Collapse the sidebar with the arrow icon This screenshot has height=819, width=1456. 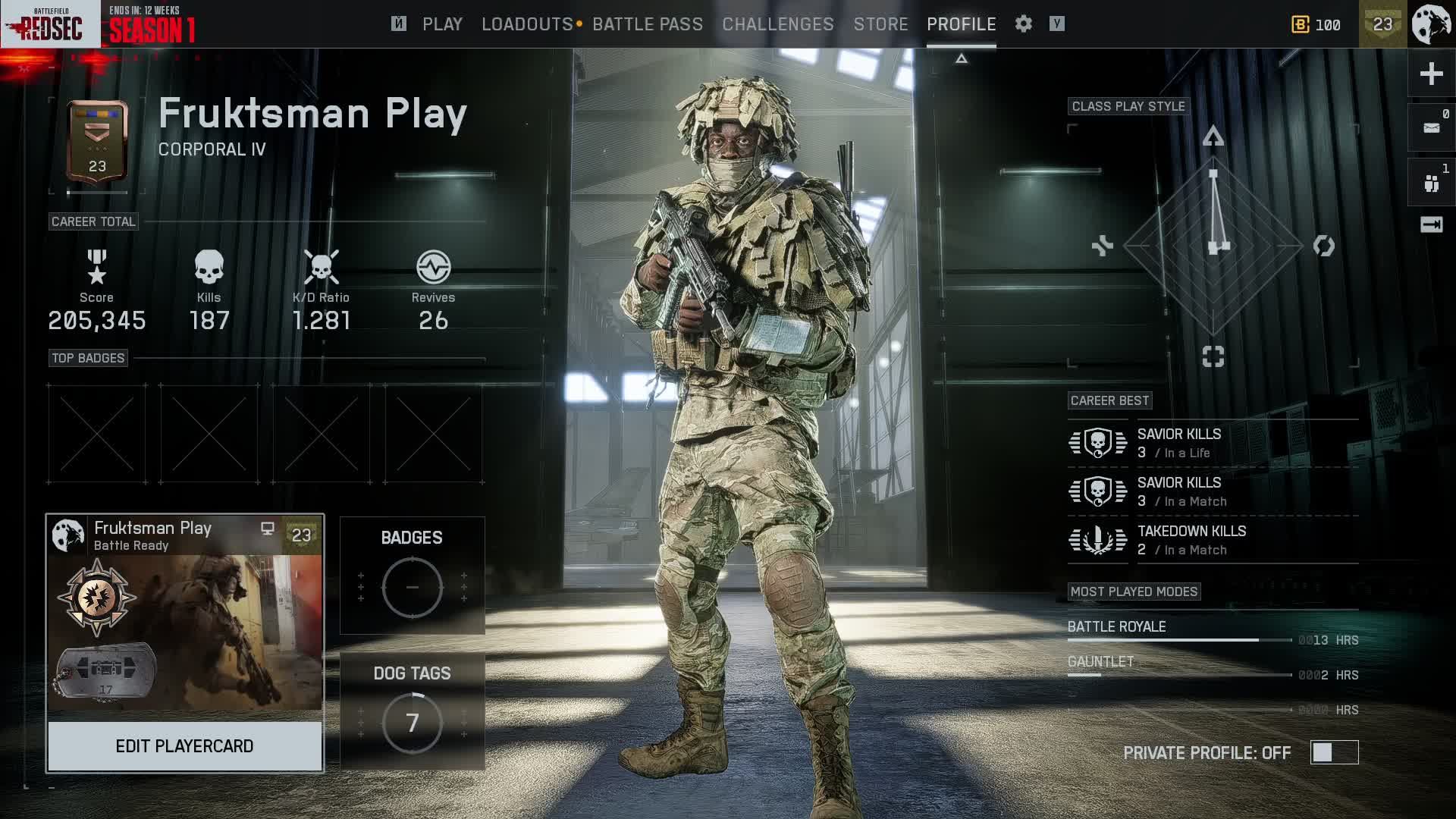pos(1431,224)
